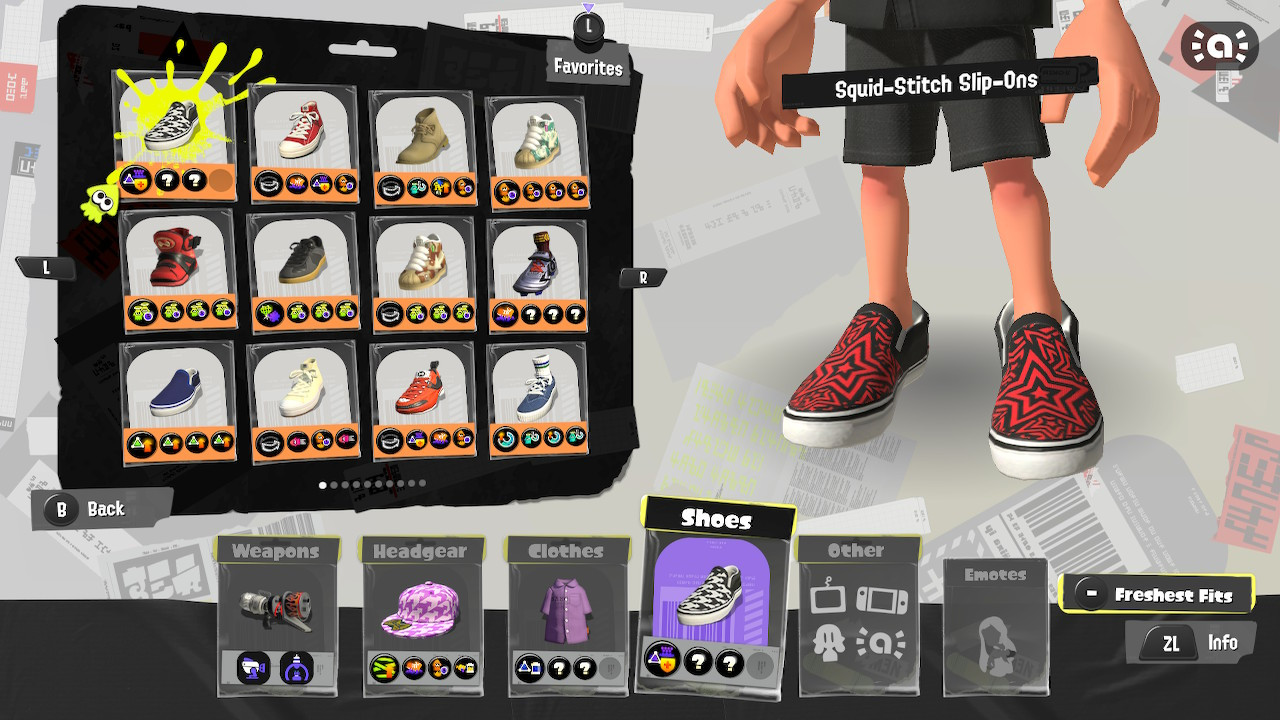
Task: Open the Headgear category
Action: pyautogui.click(x=422, y=551)
